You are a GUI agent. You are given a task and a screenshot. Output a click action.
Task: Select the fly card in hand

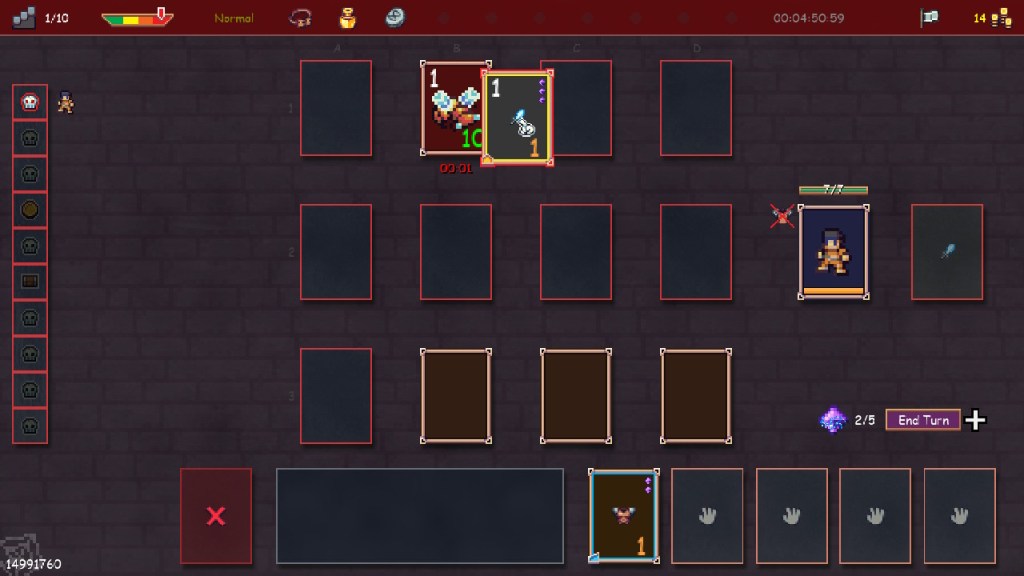click(624, 515)
